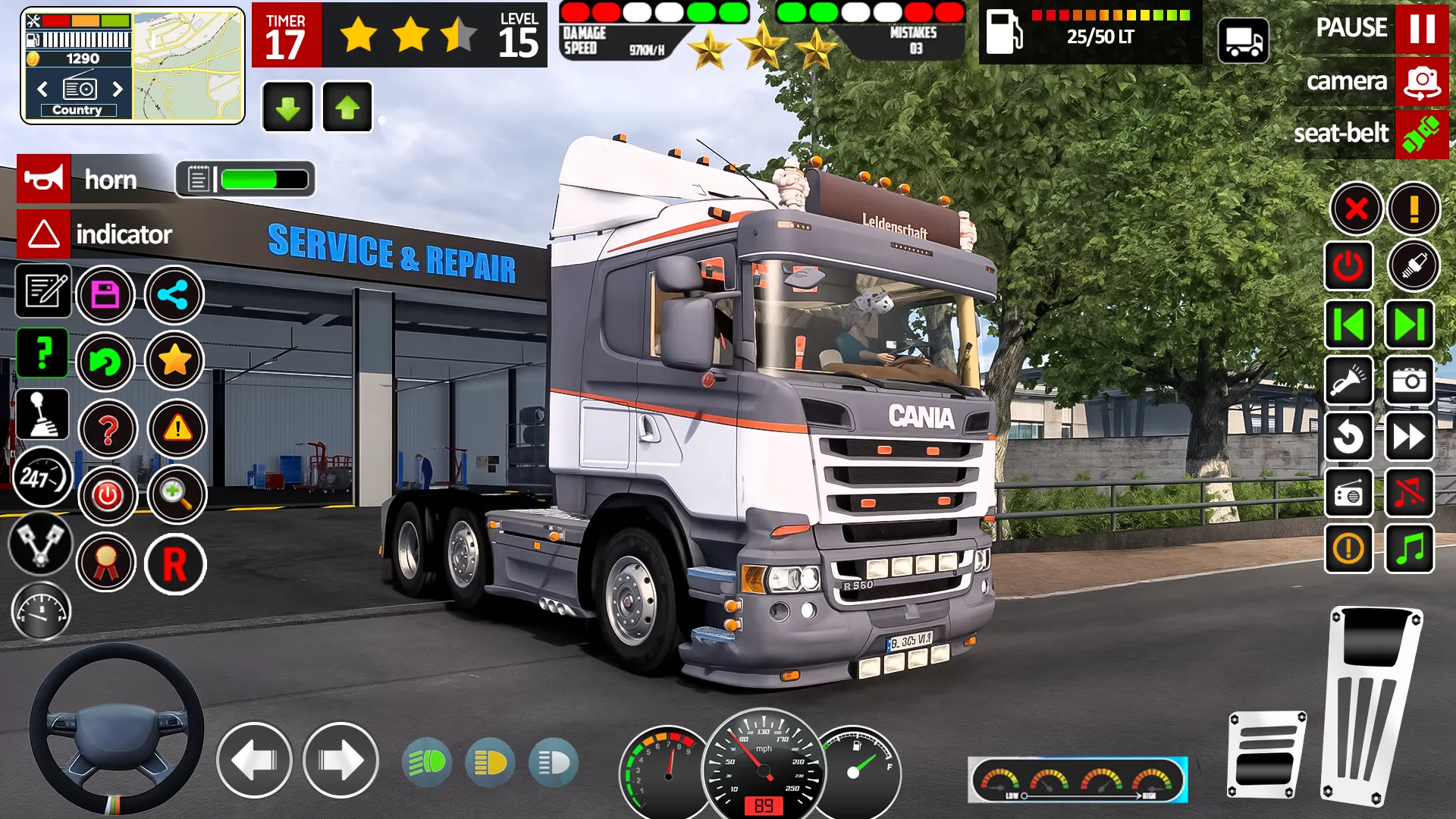Shift gear up with the green up arrow
This screenshot has width=1456, height=819.
tap(347, 107)
